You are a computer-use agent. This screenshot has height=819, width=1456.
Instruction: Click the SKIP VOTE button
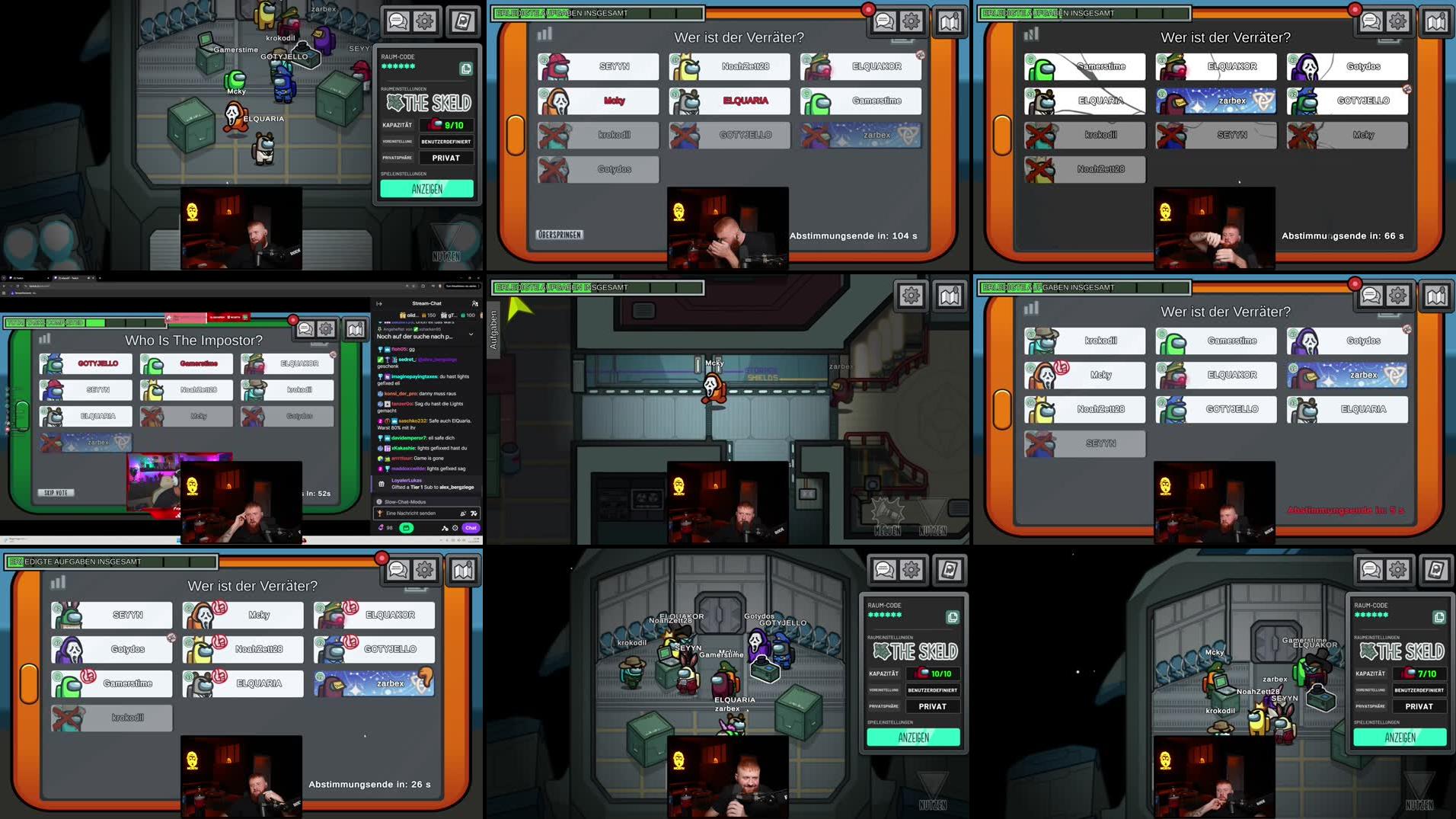point(56,493)
